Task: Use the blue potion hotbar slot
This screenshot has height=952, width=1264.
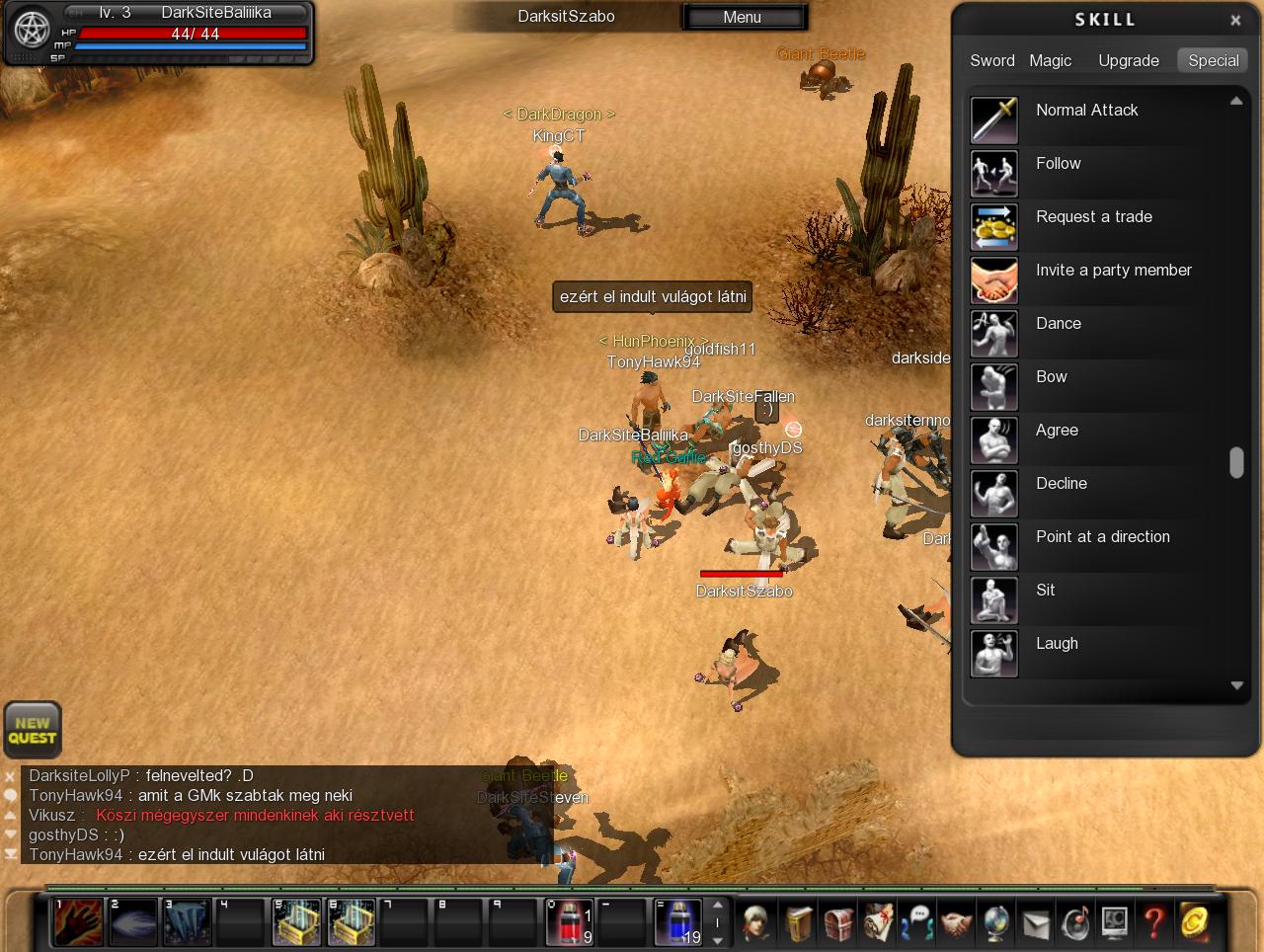Action: (x=678, y=922)
